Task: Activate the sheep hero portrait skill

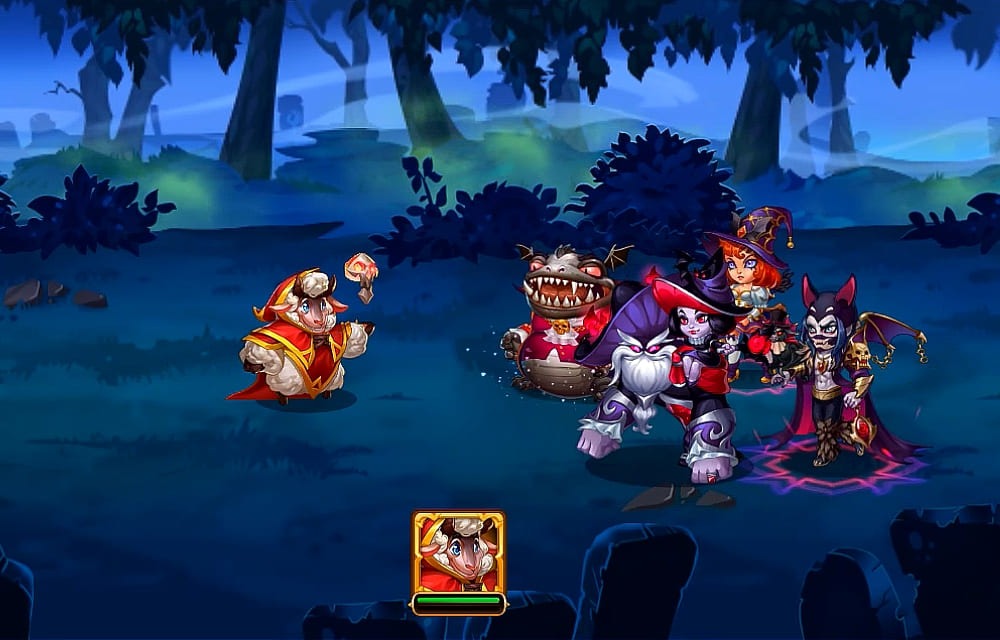Action: [x=458, y=553]
